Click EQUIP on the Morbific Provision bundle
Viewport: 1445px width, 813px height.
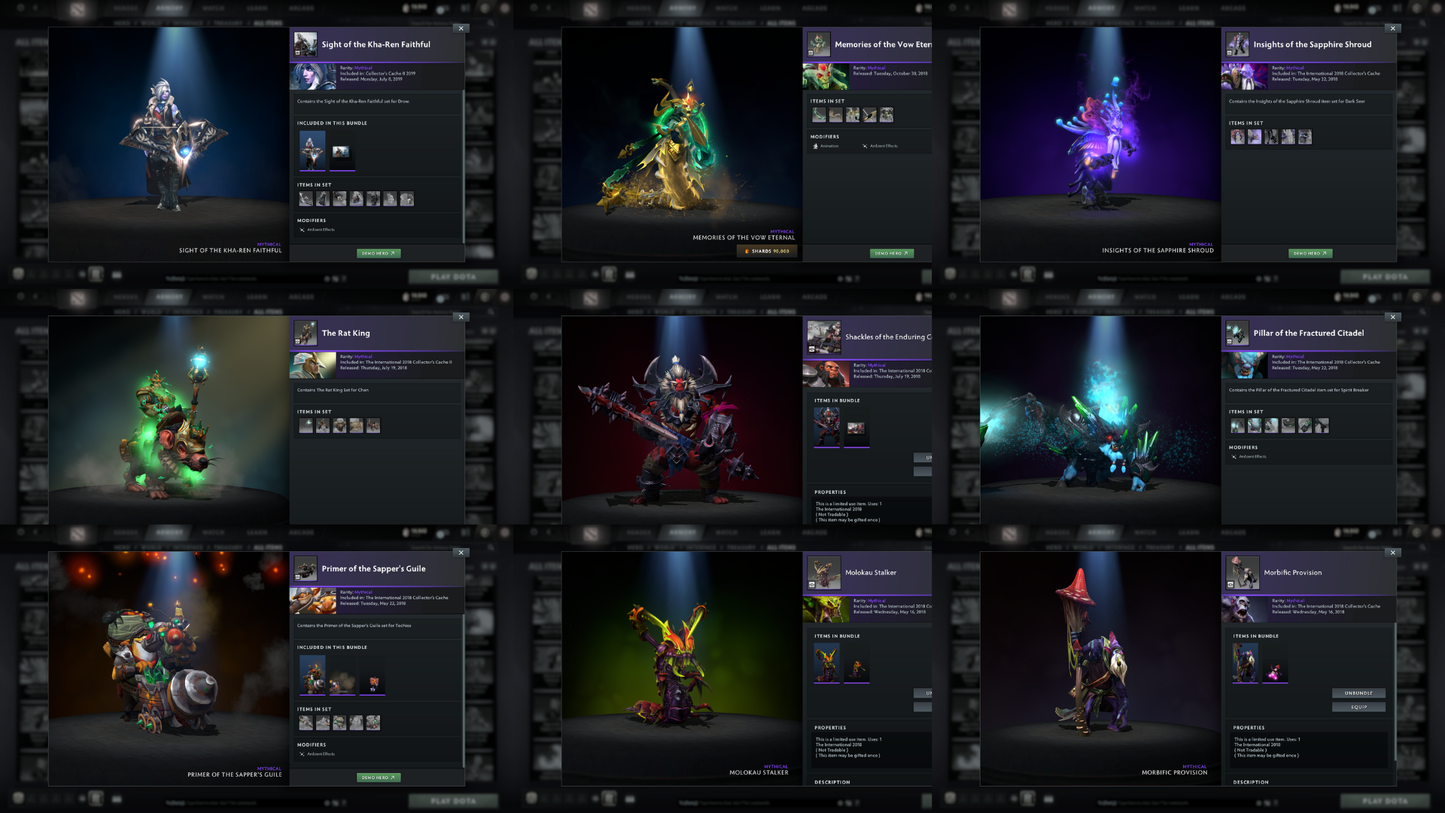[x=1359, y=706]
